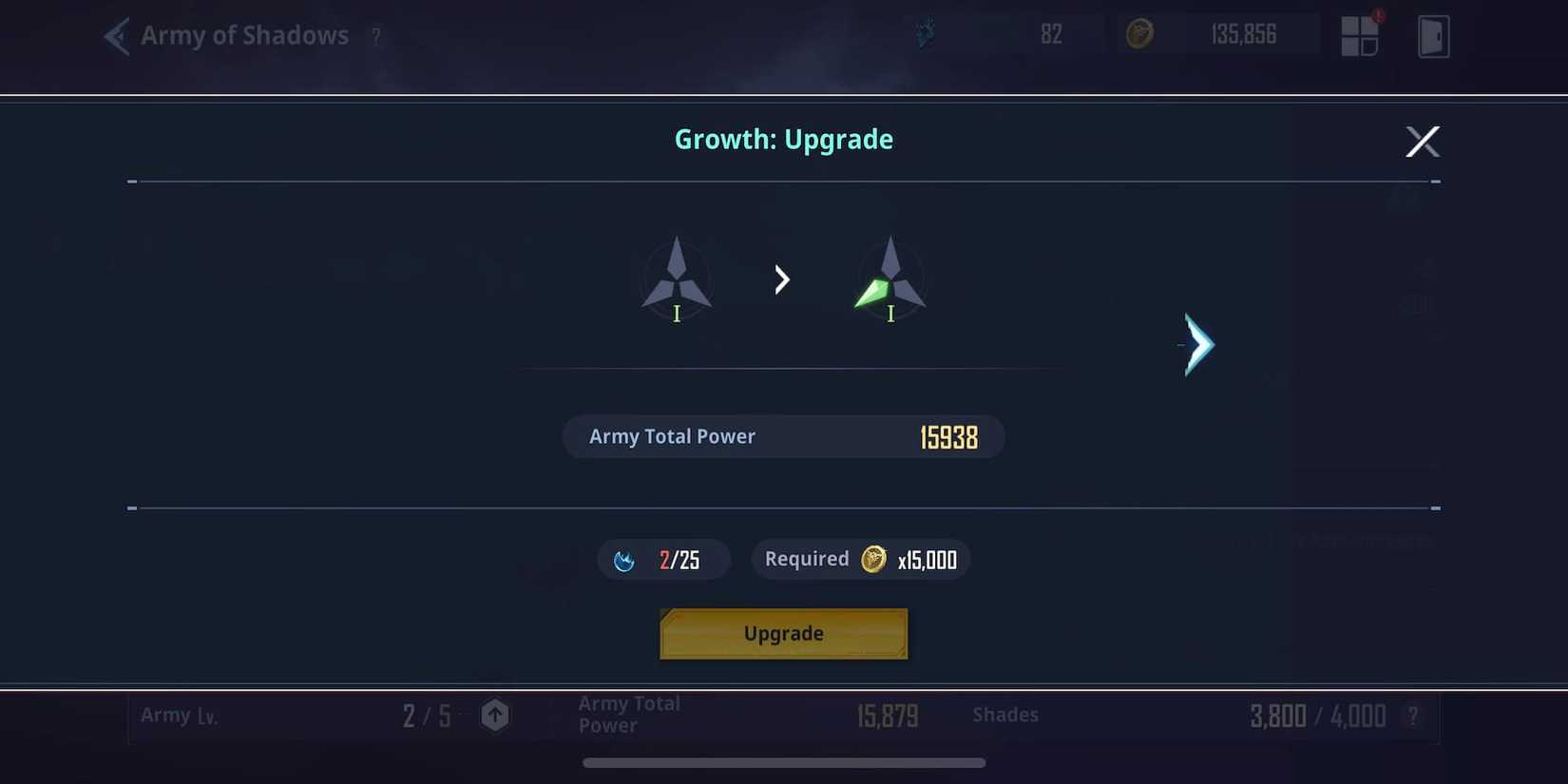Click the blue crystal currency icon
The height and width of the screenshot is (784, 1568).
926,34
